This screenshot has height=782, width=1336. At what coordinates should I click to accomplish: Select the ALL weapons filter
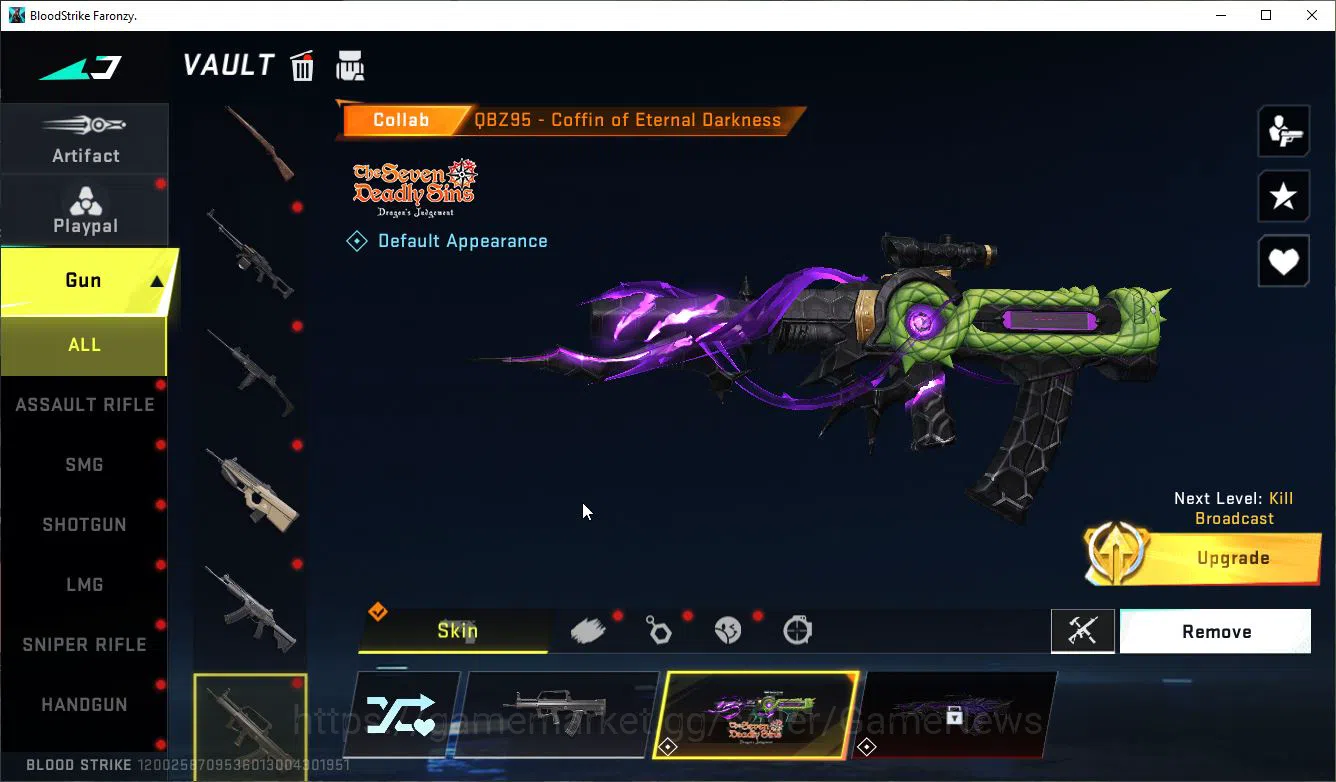84,345
